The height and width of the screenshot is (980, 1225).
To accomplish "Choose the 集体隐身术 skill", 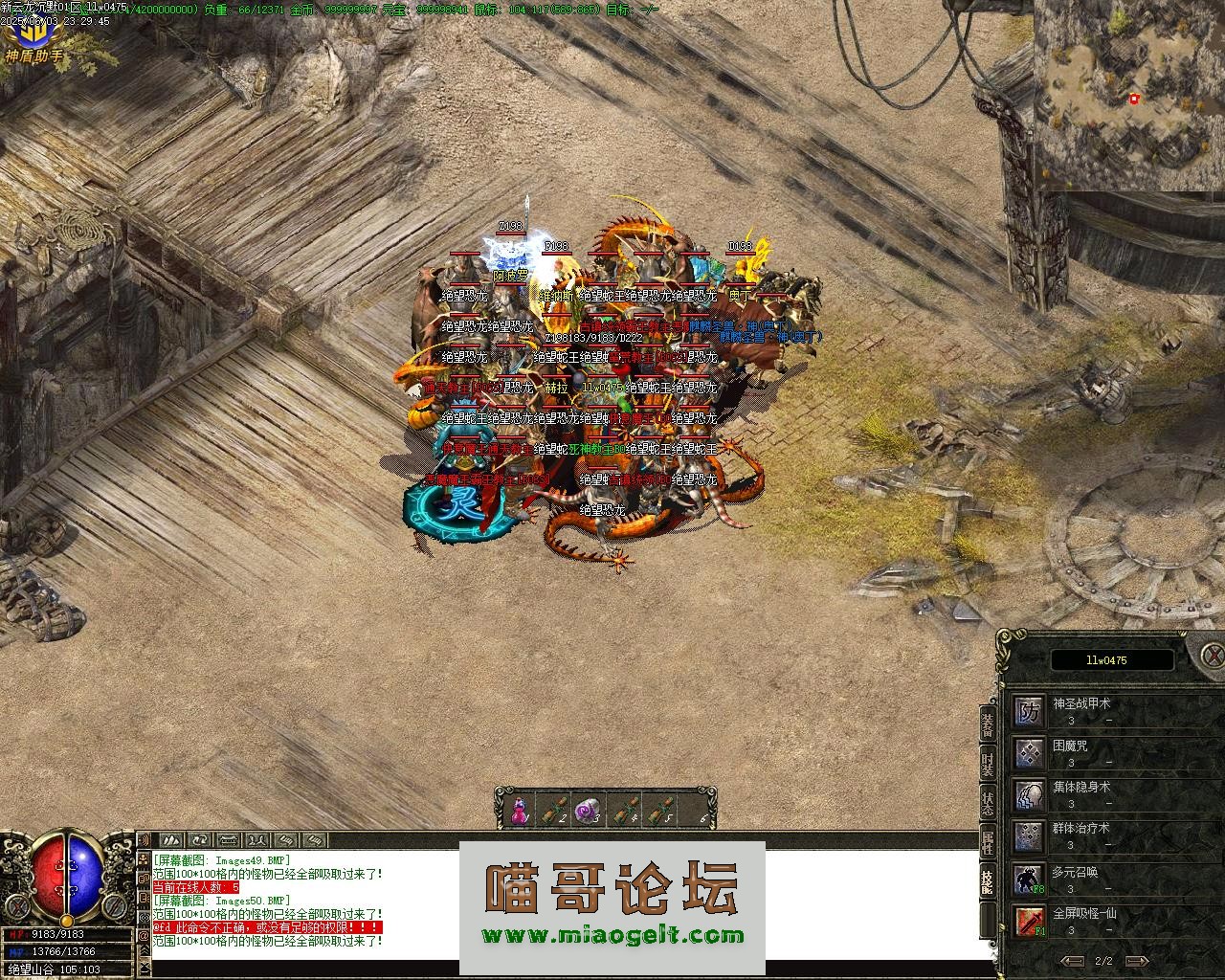I will (1029, 793).
